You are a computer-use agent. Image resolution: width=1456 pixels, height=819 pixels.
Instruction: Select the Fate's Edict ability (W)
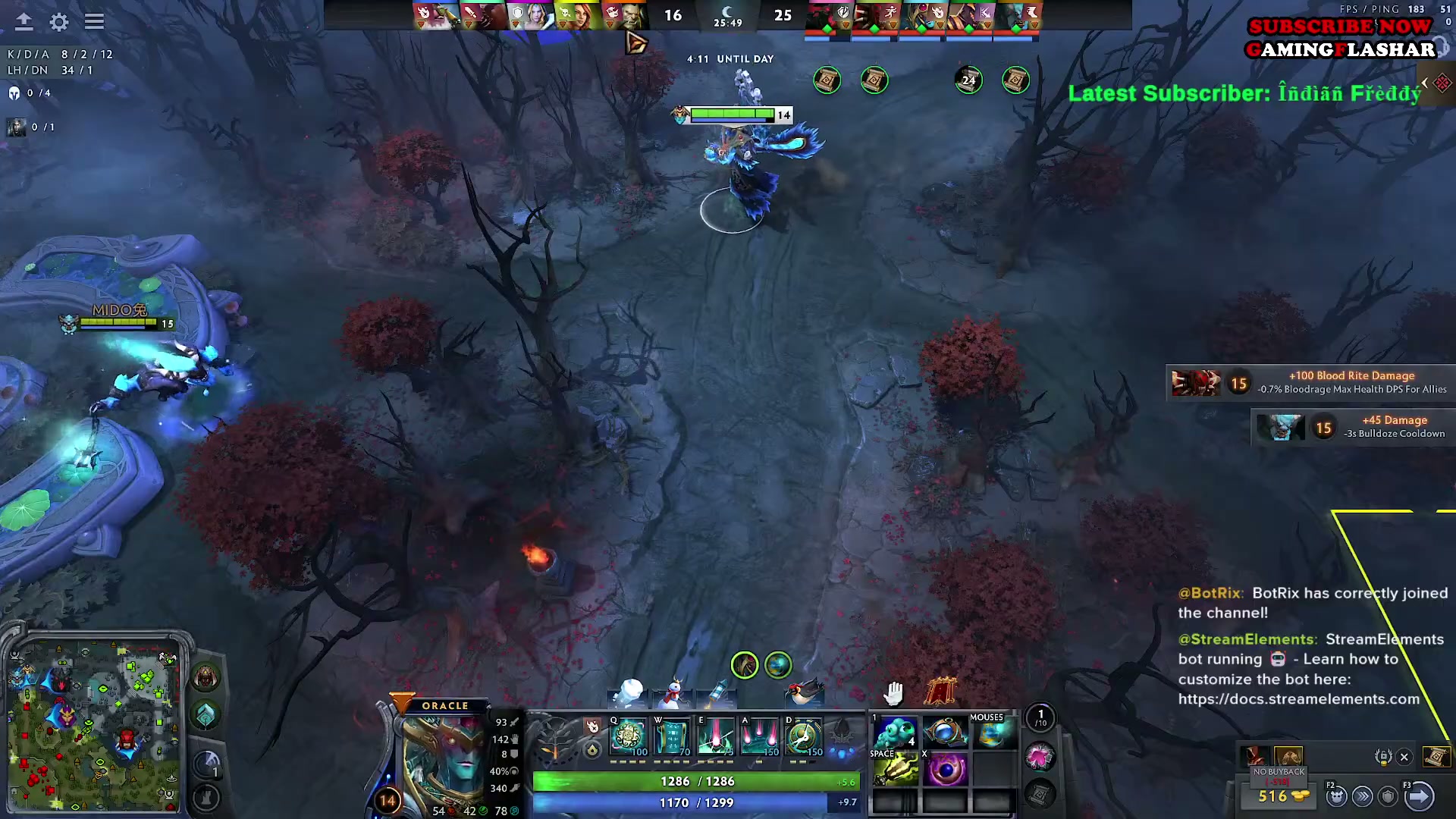(x=671, y=736)
